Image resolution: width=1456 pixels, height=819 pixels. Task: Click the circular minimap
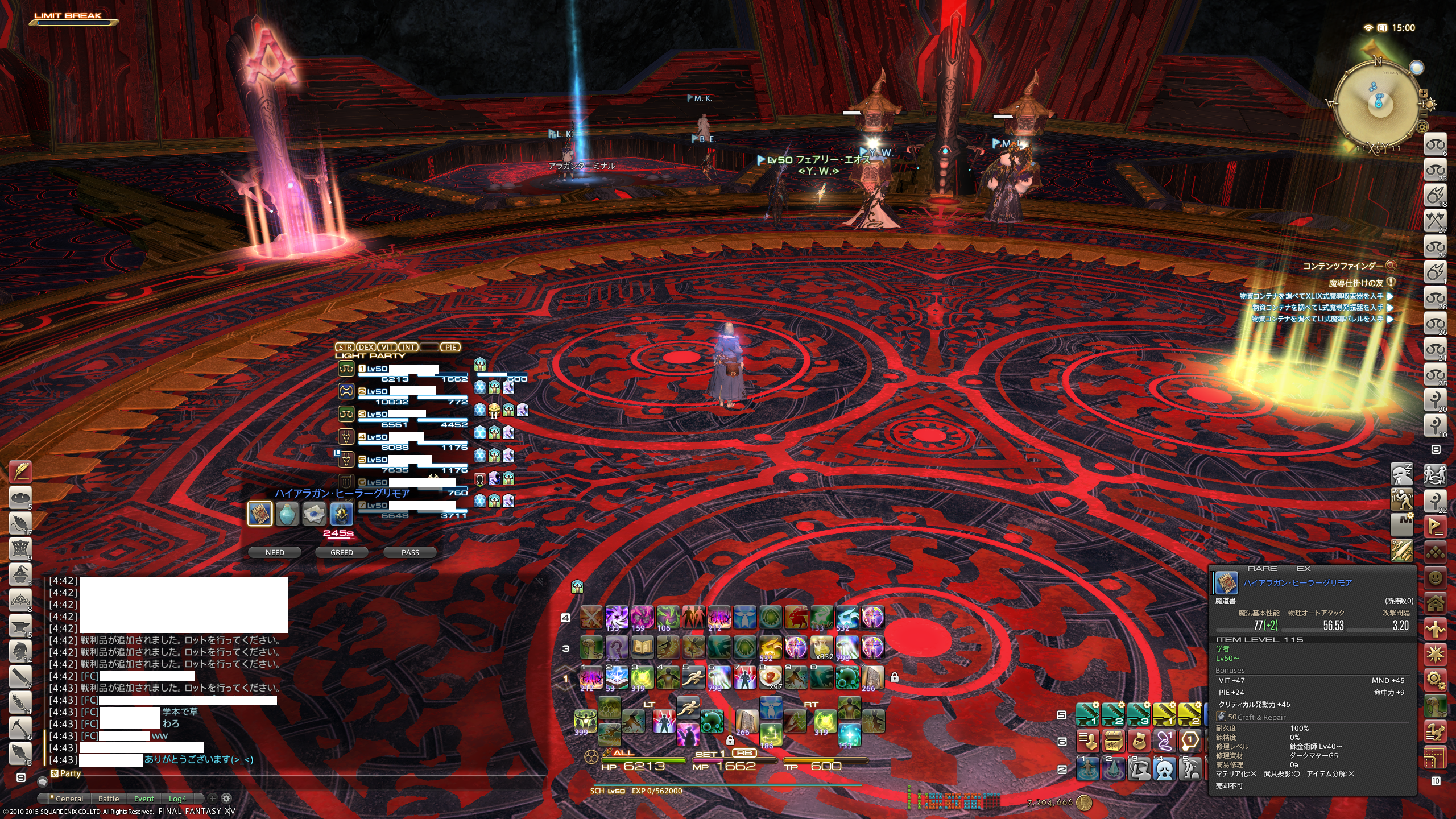coord(1377,103)
